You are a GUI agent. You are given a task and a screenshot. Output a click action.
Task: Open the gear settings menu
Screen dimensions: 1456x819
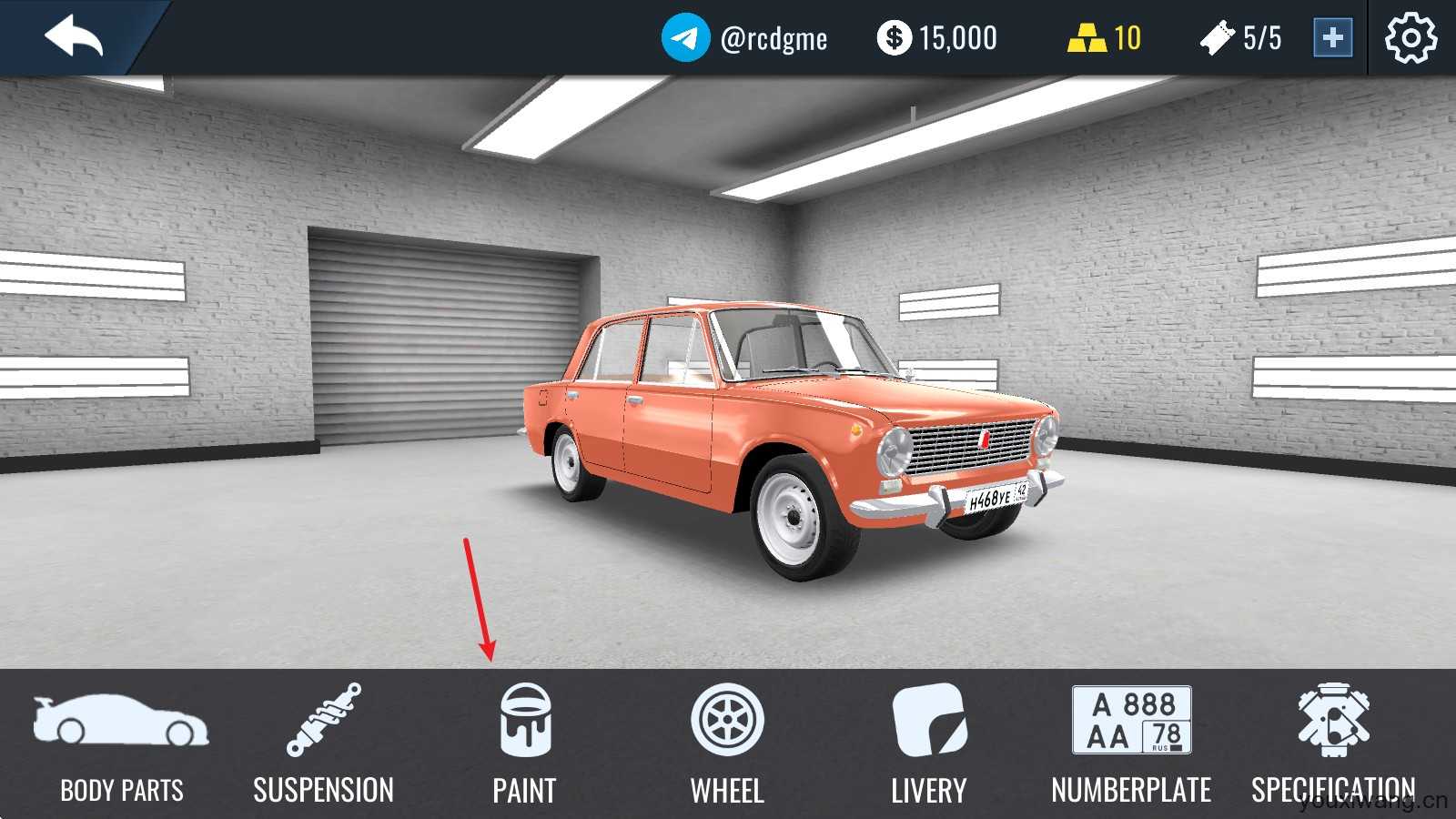click(x=1410, y=38)
